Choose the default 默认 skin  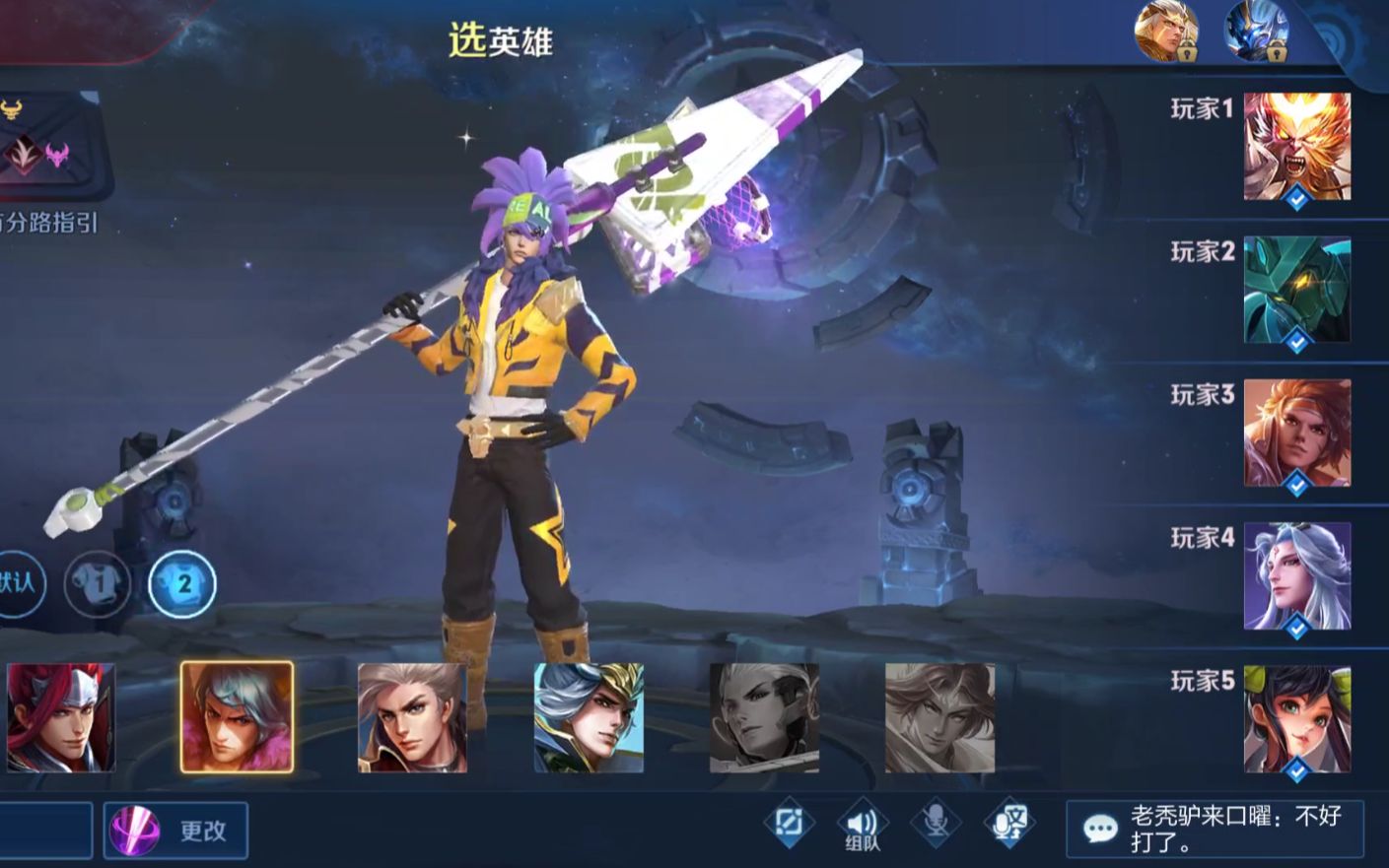point(18,583)
